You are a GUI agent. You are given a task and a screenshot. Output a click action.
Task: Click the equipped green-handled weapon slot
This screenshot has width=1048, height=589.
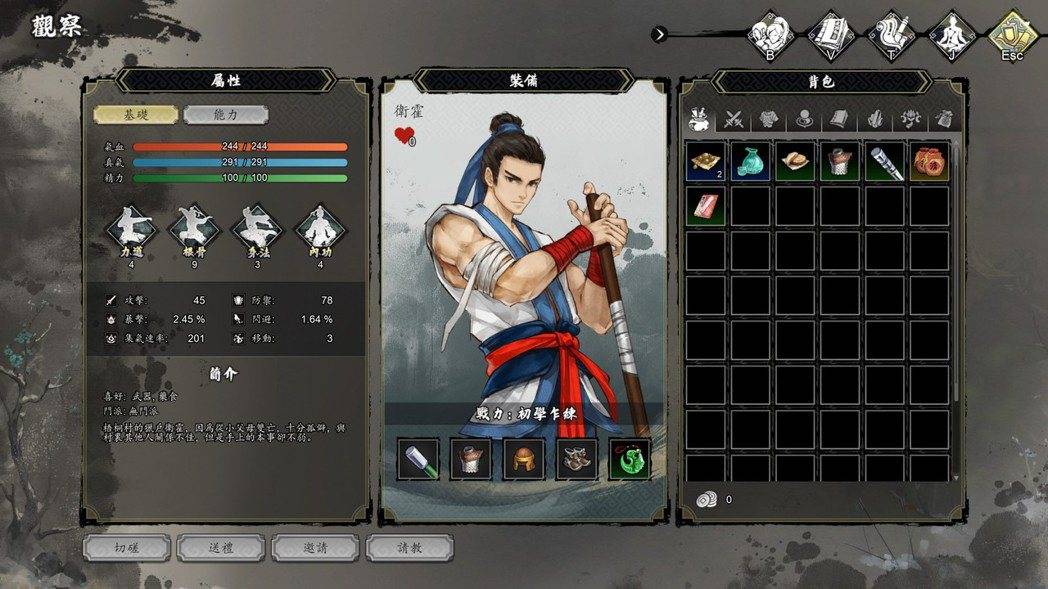(x=417, y=459)
